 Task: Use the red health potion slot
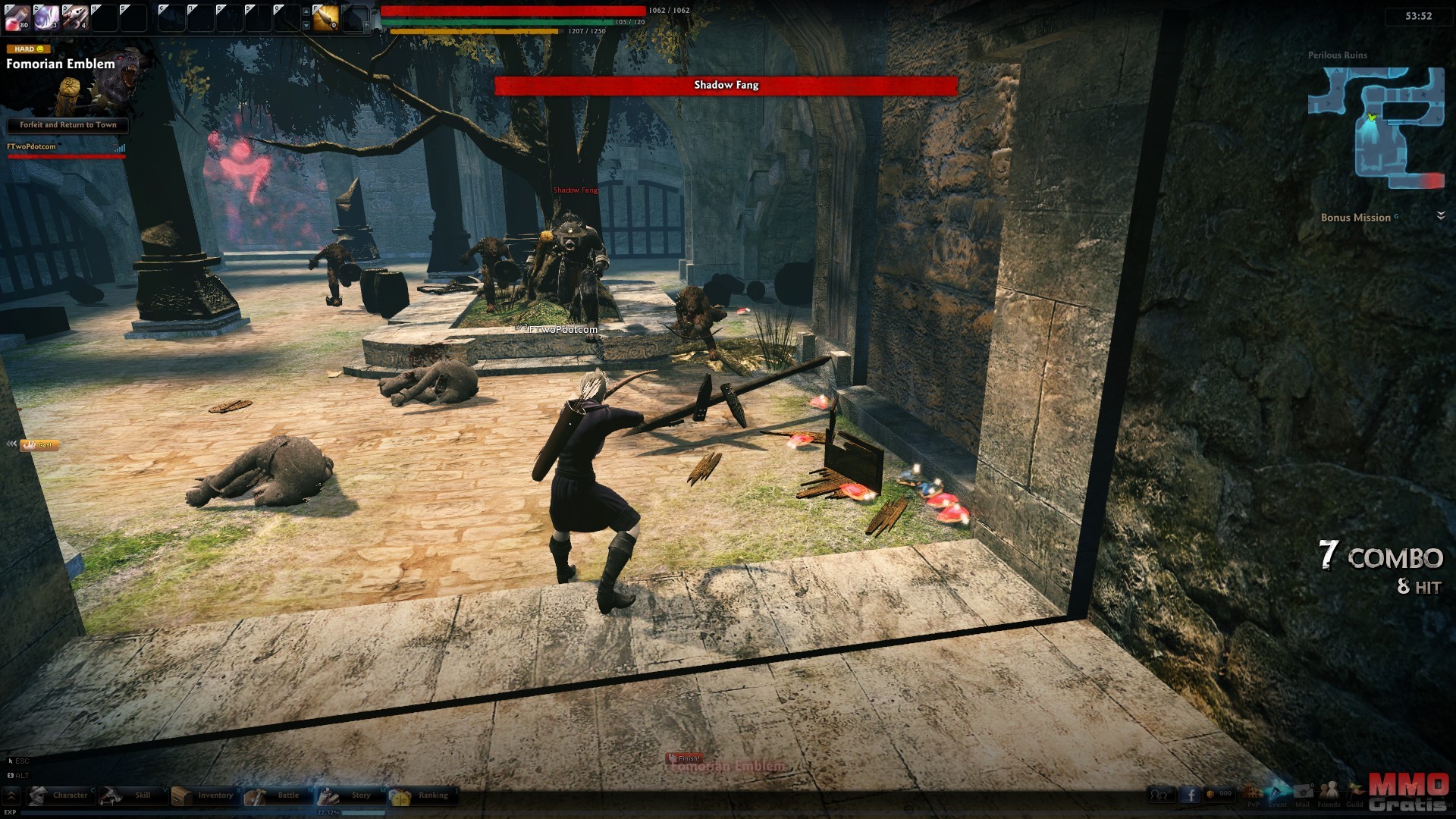click(x=17, y=17)
